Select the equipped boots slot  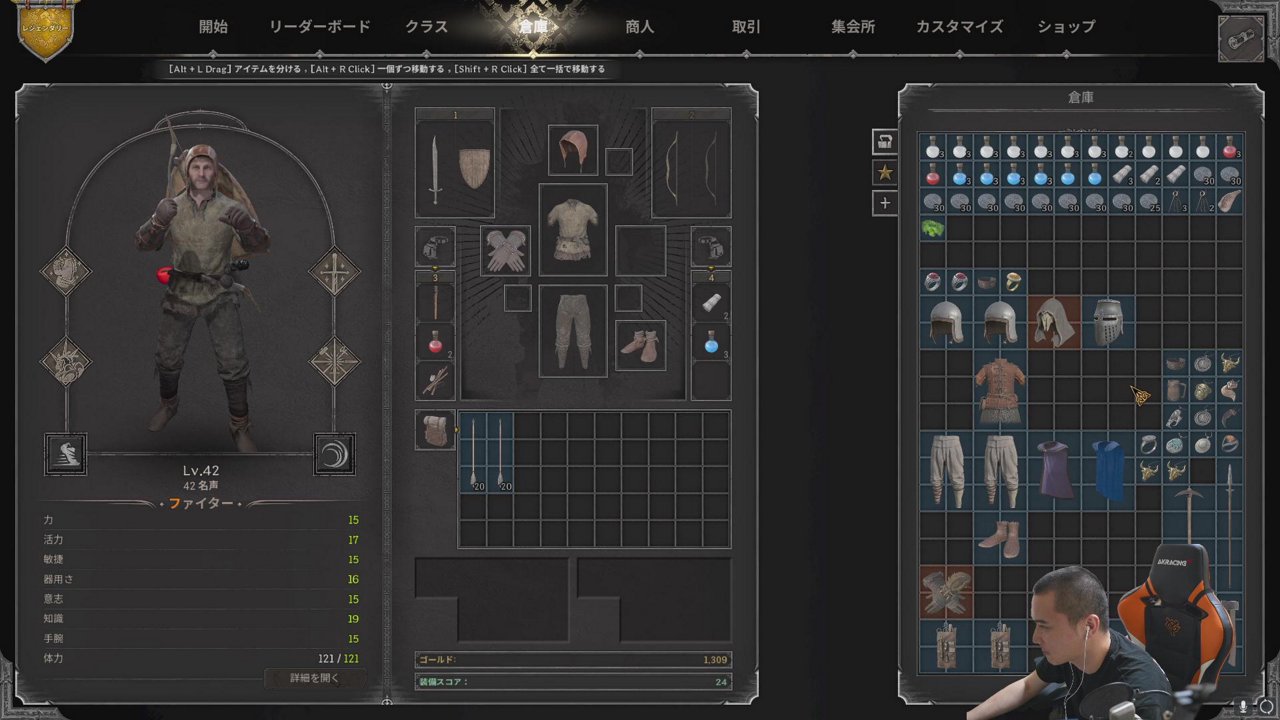click(x=640, y=345)
